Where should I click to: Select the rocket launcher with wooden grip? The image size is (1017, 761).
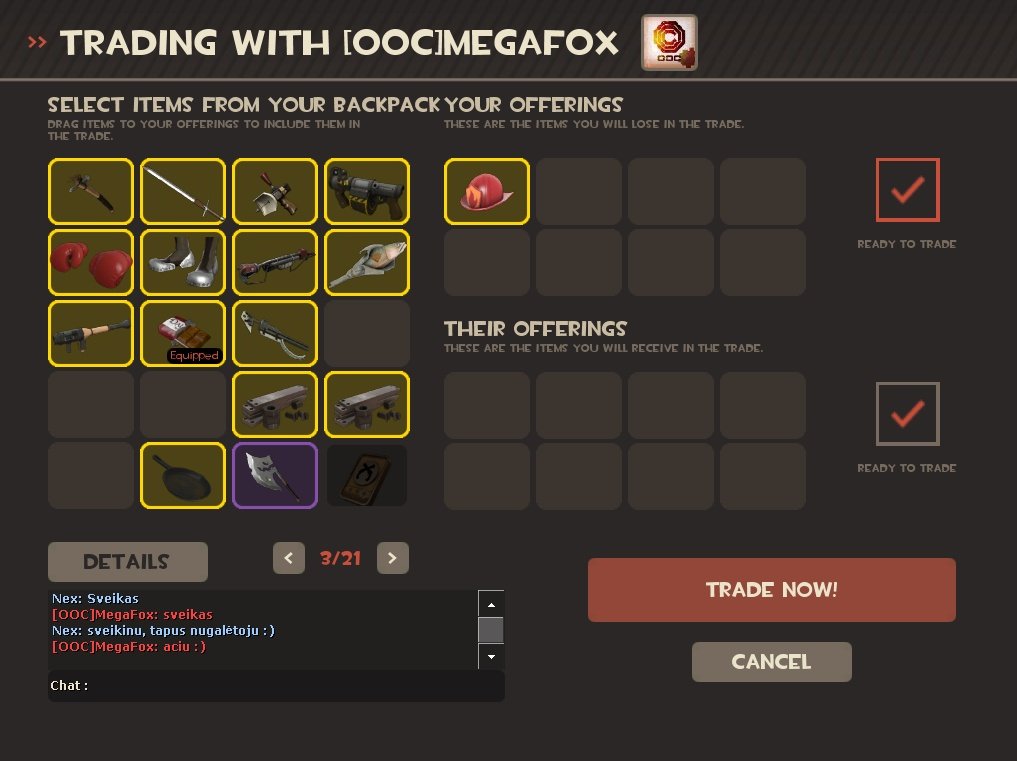coord(91,334)
